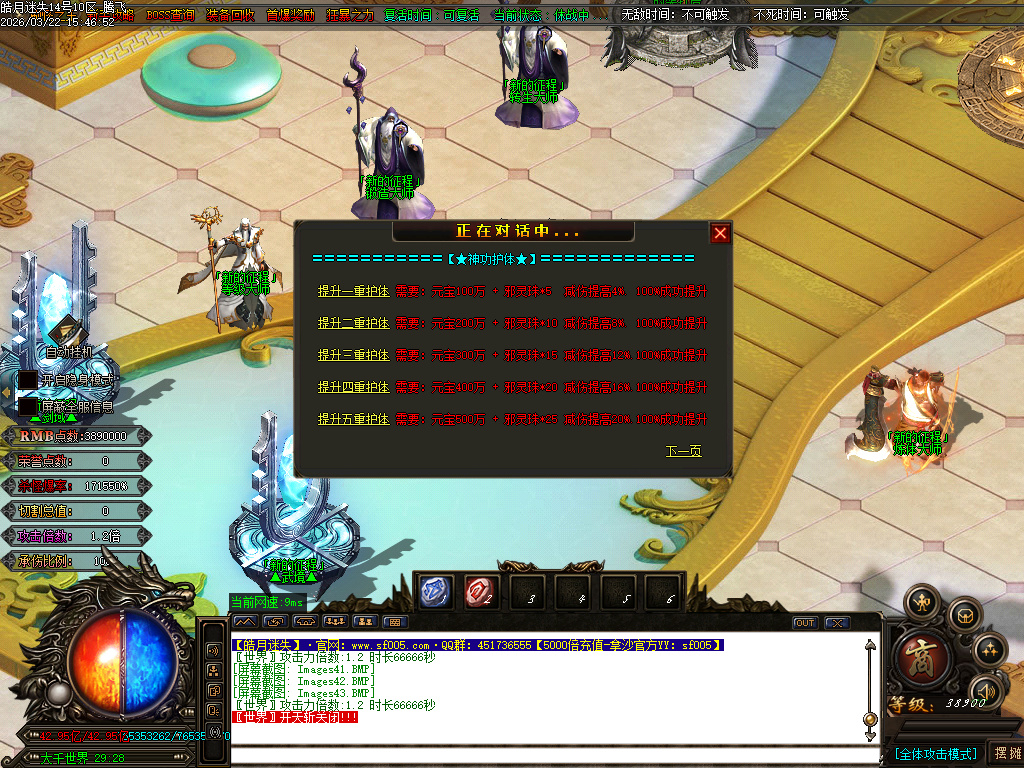Choose 提升一重护体 upgrade option
This screenshot has width=1024, height=768.
click(x=353, y=291)
